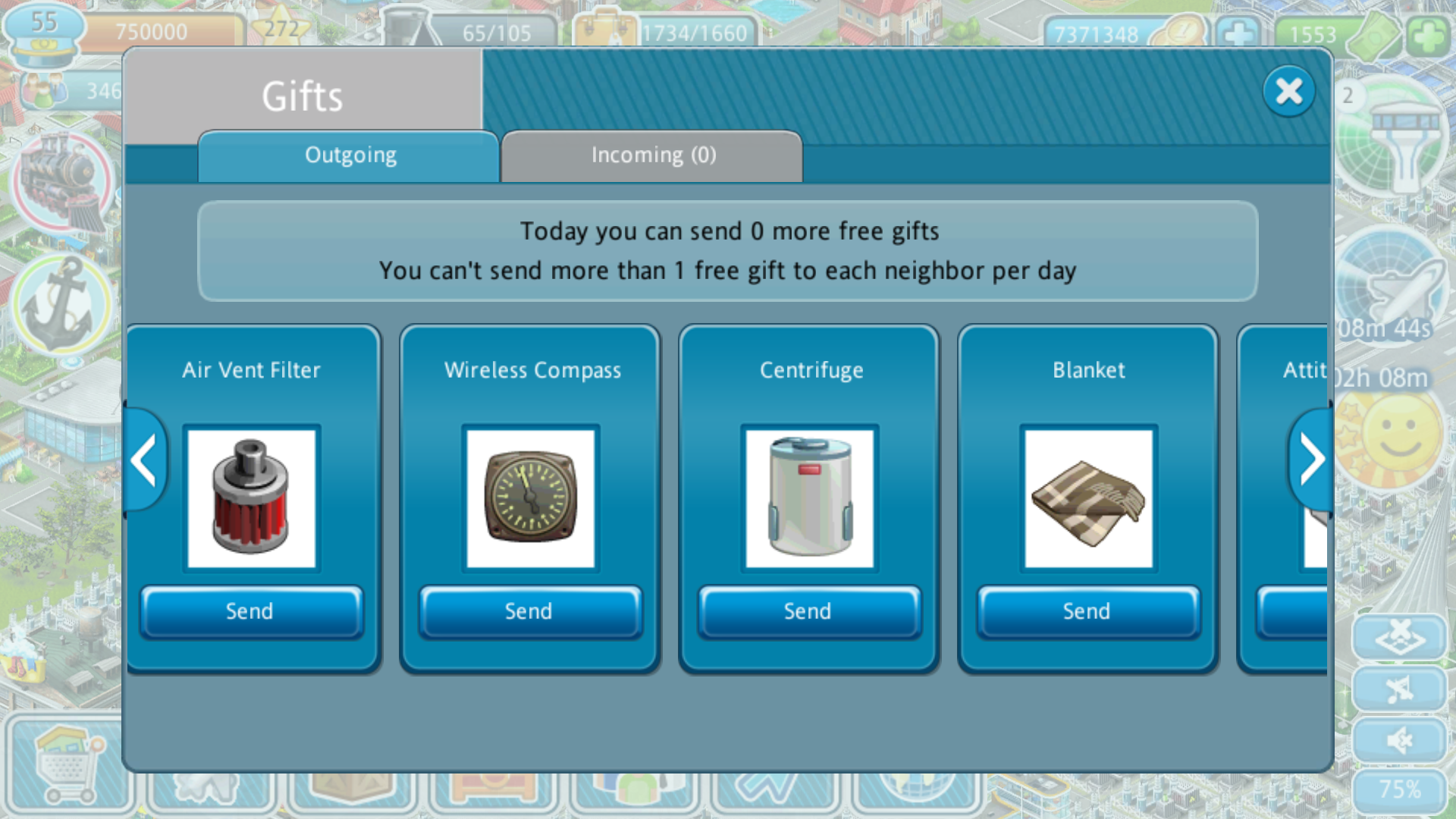Viewport: 1456px width, 819px height.
Task: Close the Gifts window
Action: [x=1288, y=92]
